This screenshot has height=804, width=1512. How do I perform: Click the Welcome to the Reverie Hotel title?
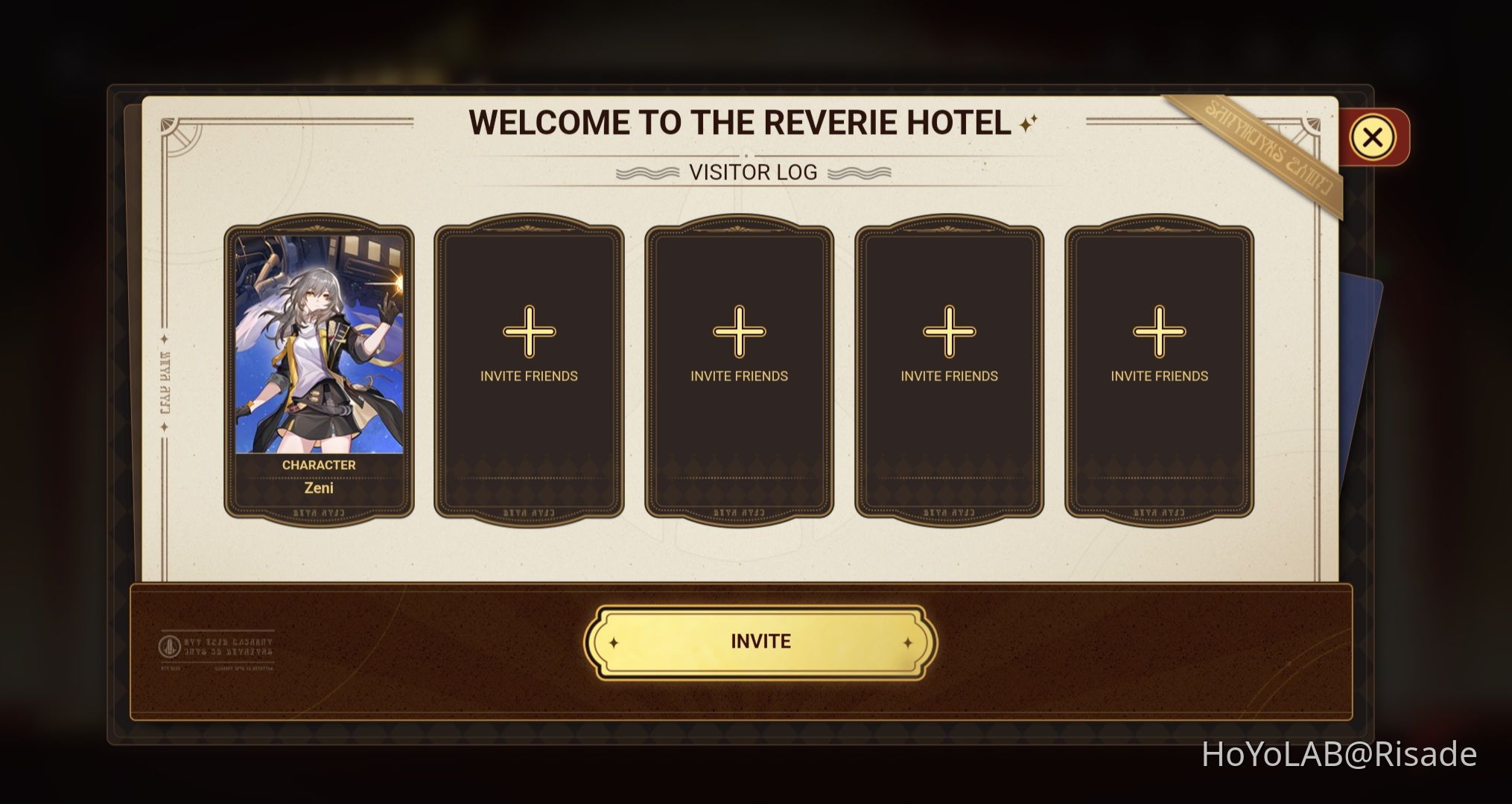pos(741,121)
